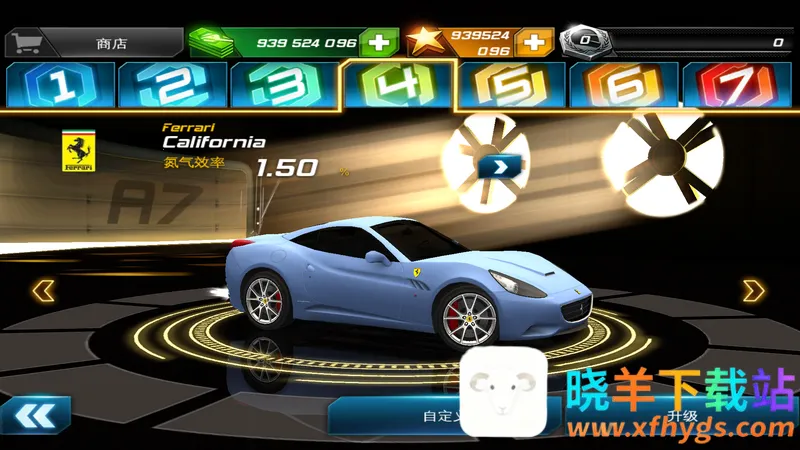This screenshot has width=800, height=450.
Task: Cycle car stat with blue arrow
Action: pos(495,165)
